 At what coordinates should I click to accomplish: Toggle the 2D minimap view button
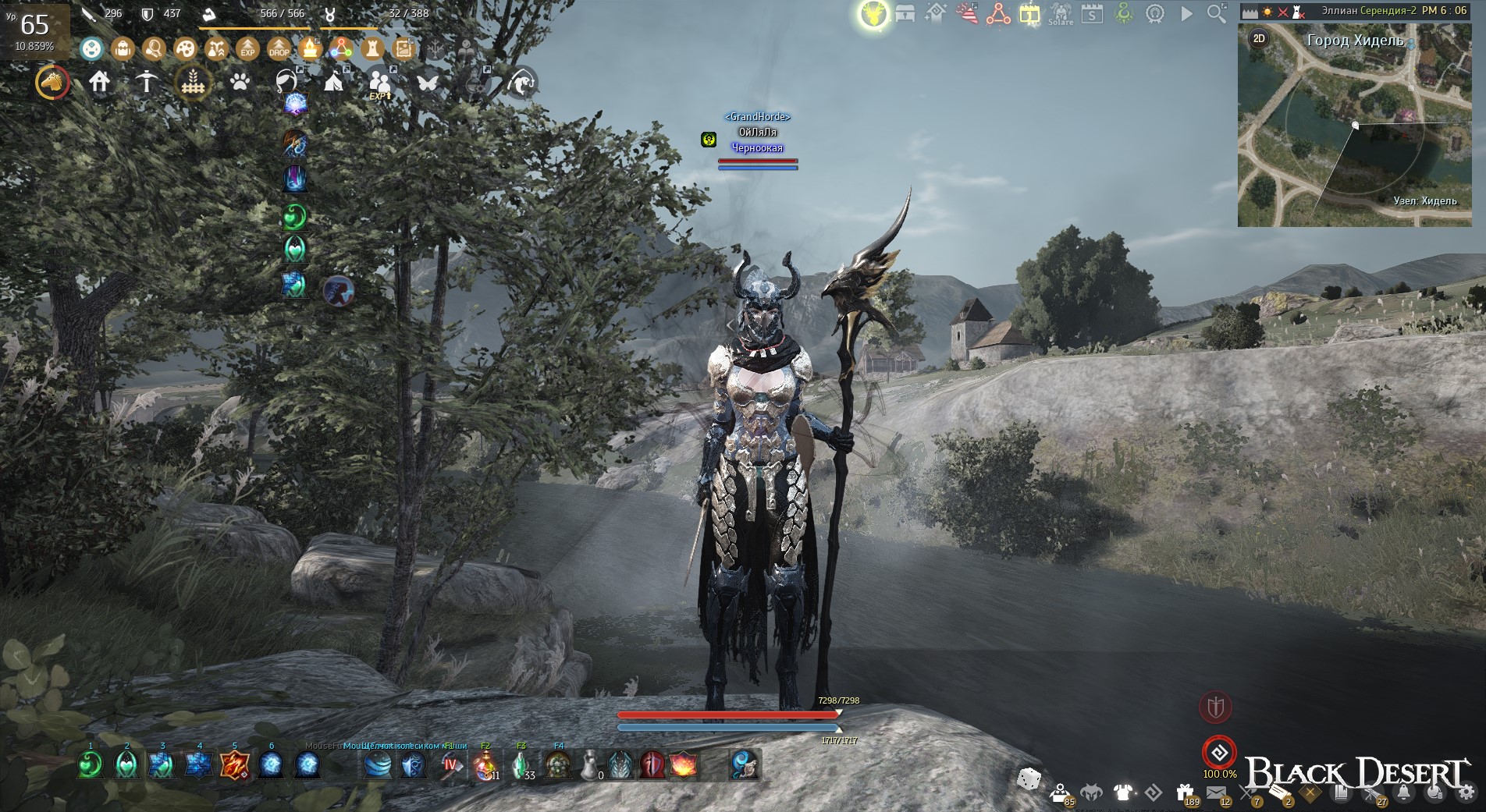(1259, 38)
